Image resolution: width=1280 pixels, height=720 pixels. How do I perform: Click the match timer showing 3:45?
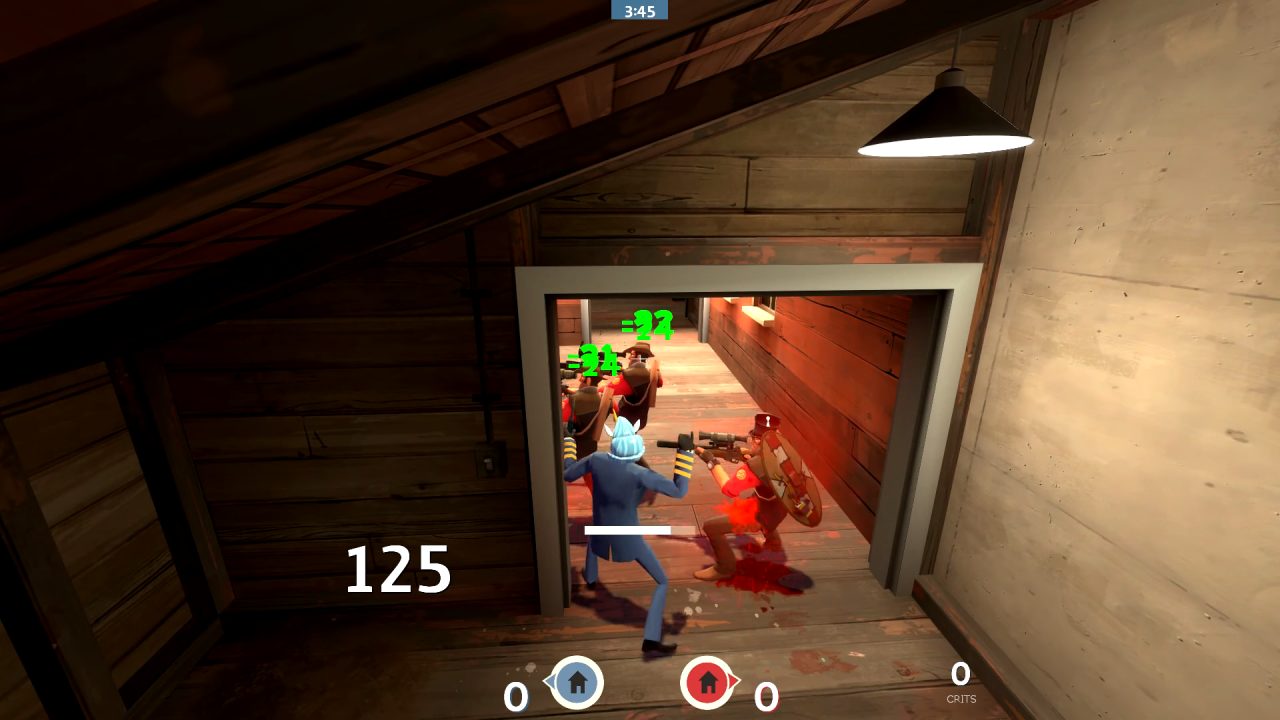[x=640, y=11]
